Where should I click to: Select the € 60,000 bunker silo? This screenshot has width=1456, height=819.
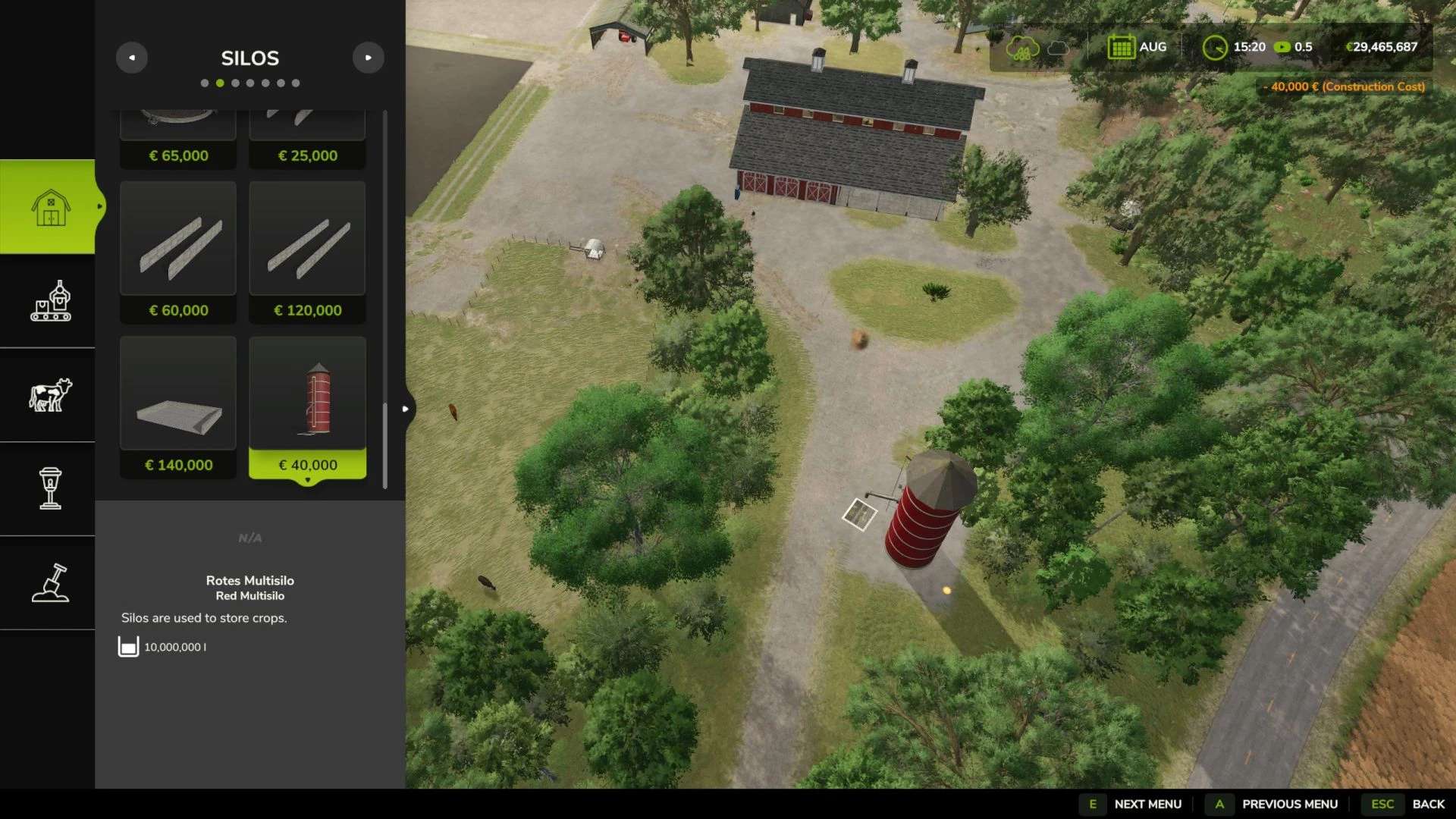pos(178,252)
